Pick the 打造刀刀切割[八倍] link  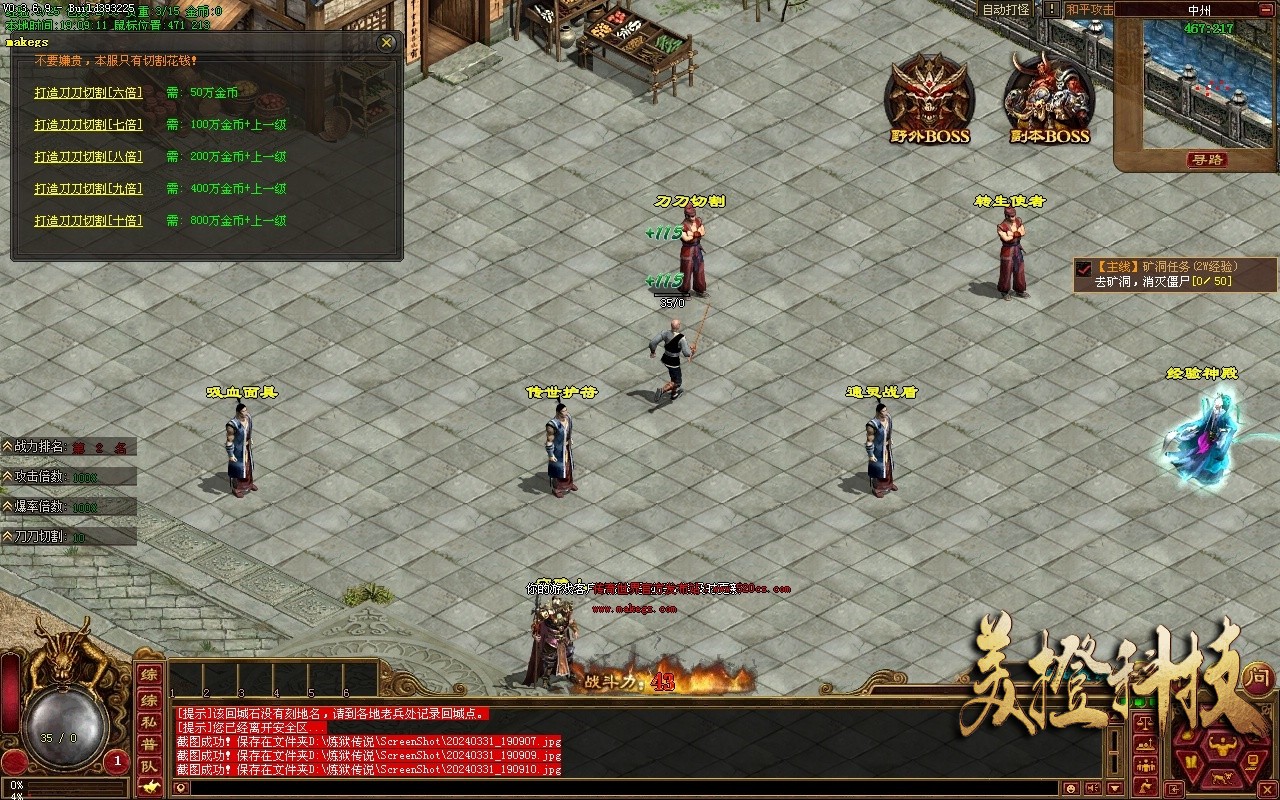tap(88, 157)
